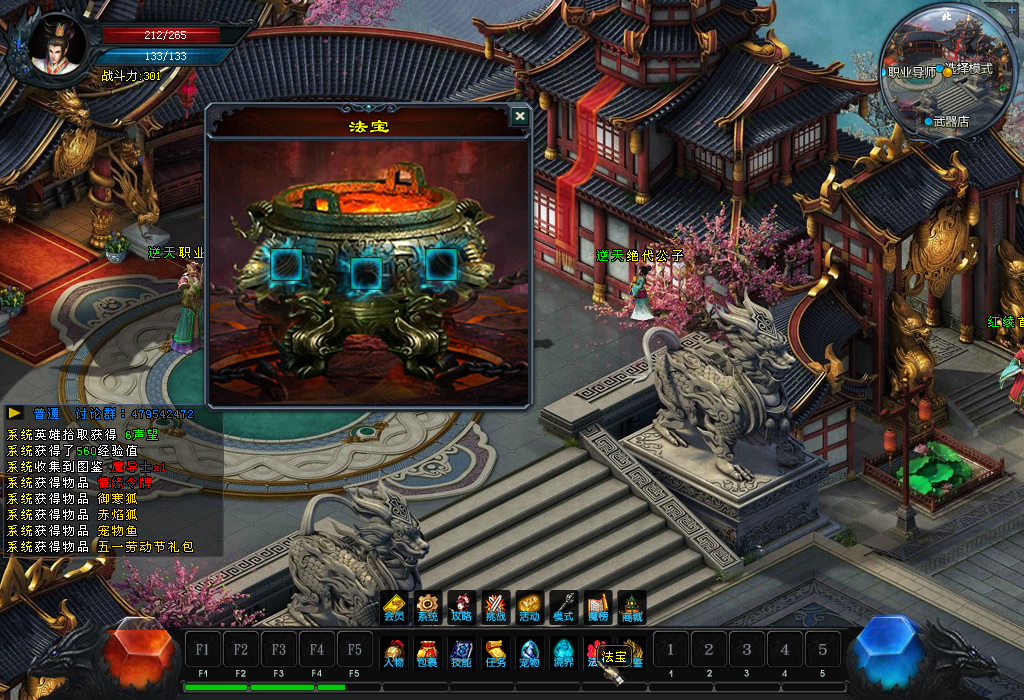The height and width of the screenshot is (700, 1024).
Task: Open the 会员 membership menu
Action: coord(394,607)
